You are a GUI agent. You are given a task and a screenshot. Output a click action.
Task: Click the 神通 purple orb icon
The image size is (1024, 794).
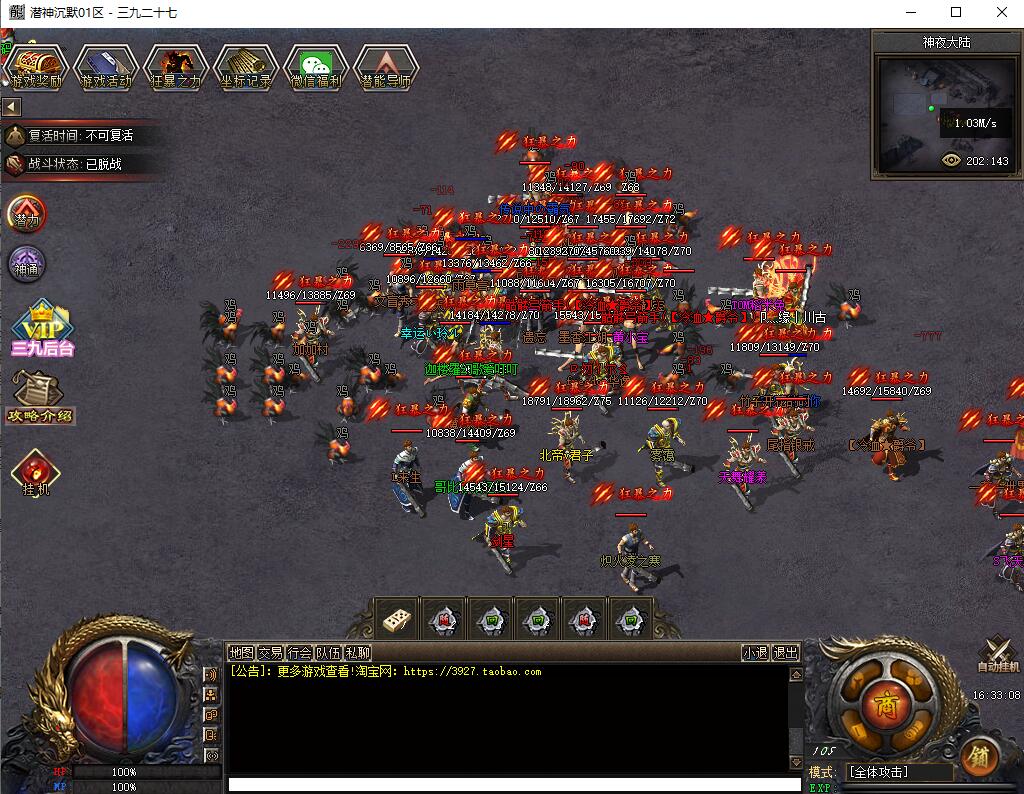click(x=27, y=264)
